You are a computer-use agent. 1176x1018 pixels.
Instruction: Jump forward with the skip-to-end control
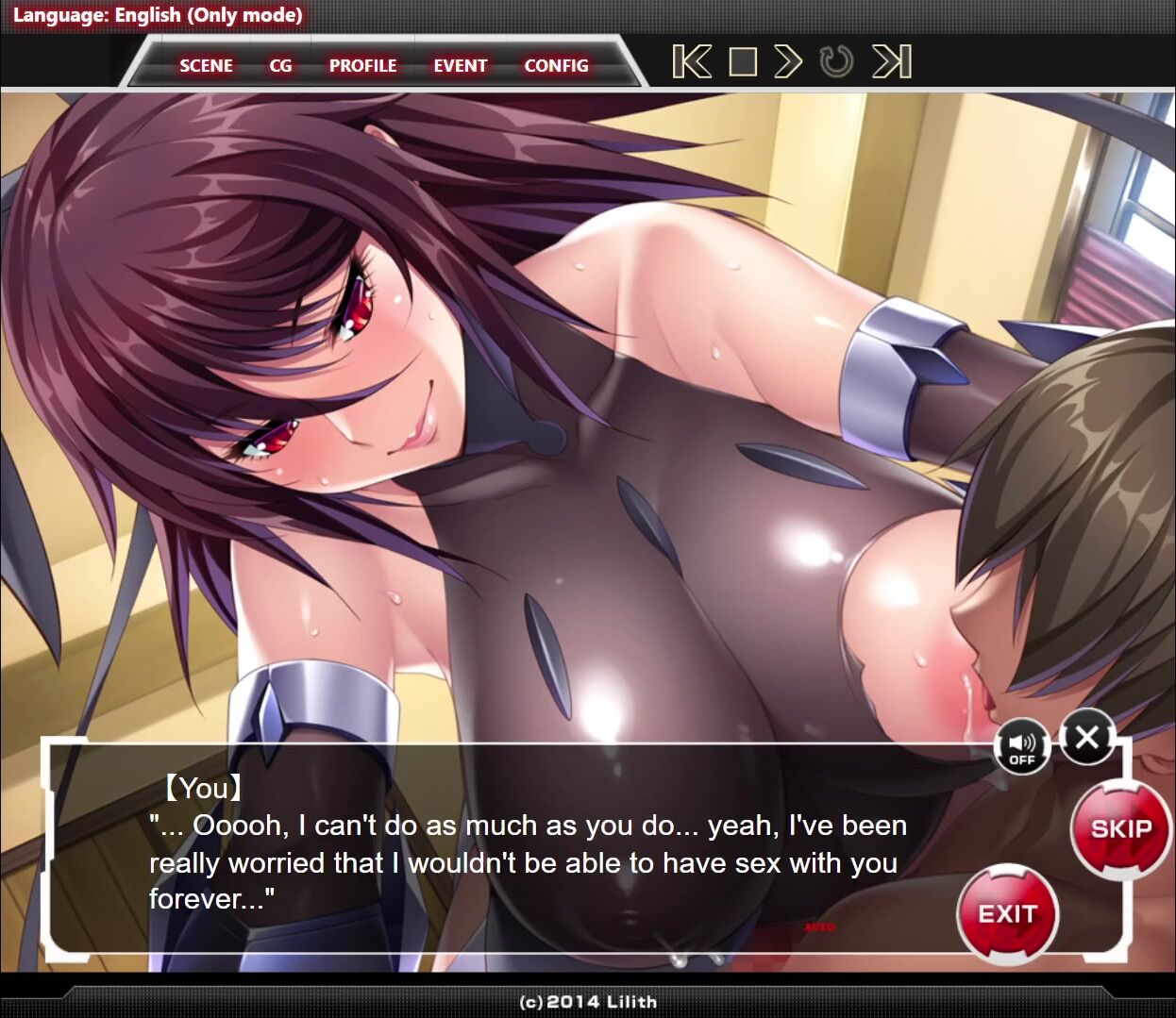pos(892,62)
